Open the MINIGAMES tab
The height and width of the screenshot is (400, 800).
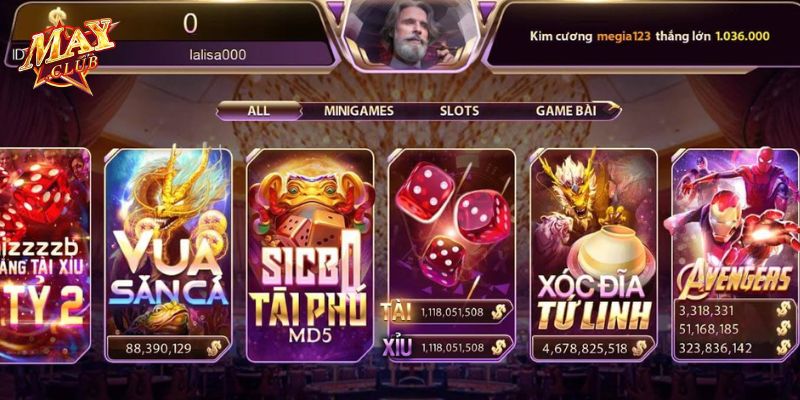pyautogui.click(x=358, y=111)
